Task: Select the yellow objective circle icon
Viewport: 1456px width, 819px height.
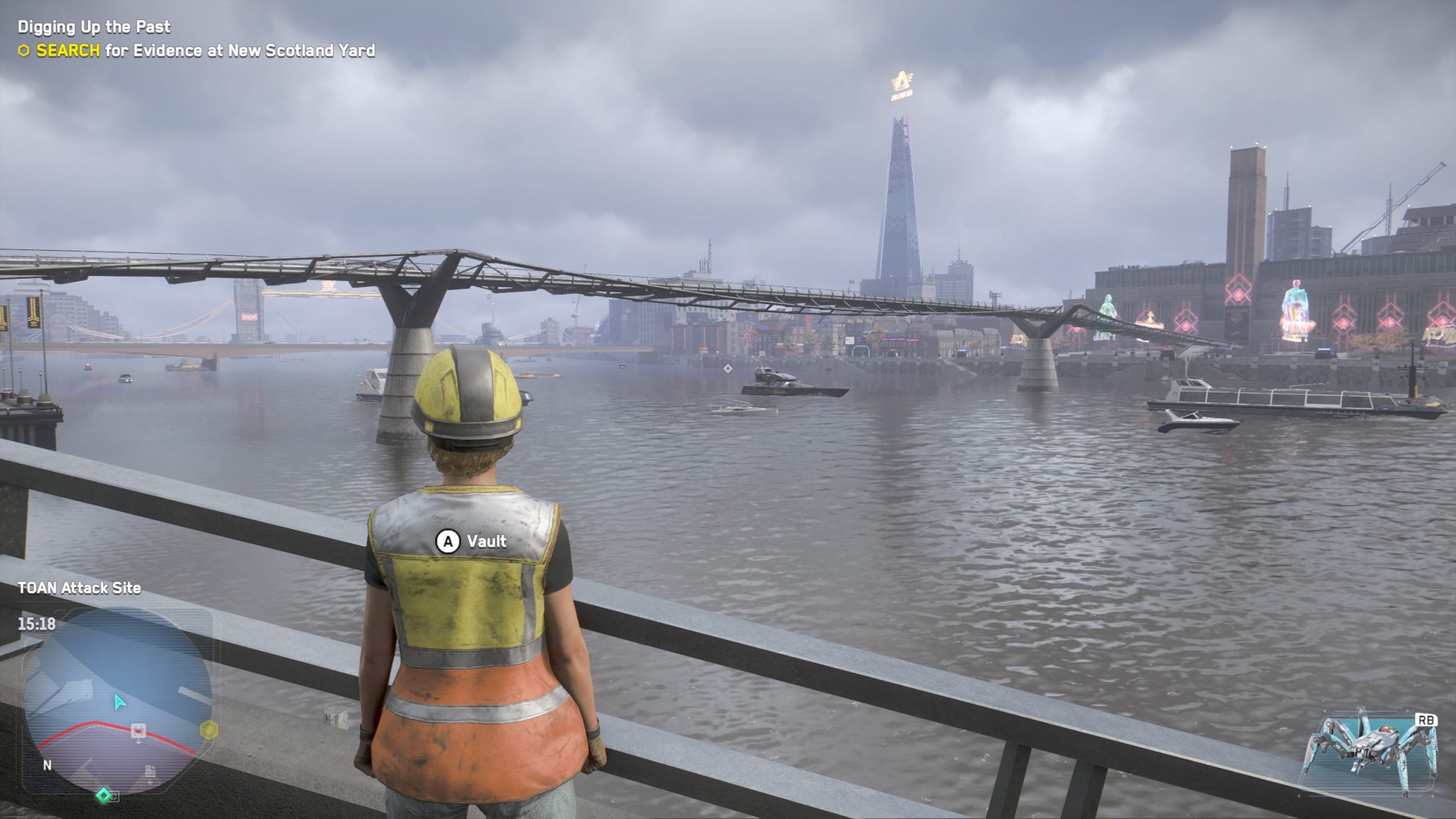Action: click(x=25, y=50)
